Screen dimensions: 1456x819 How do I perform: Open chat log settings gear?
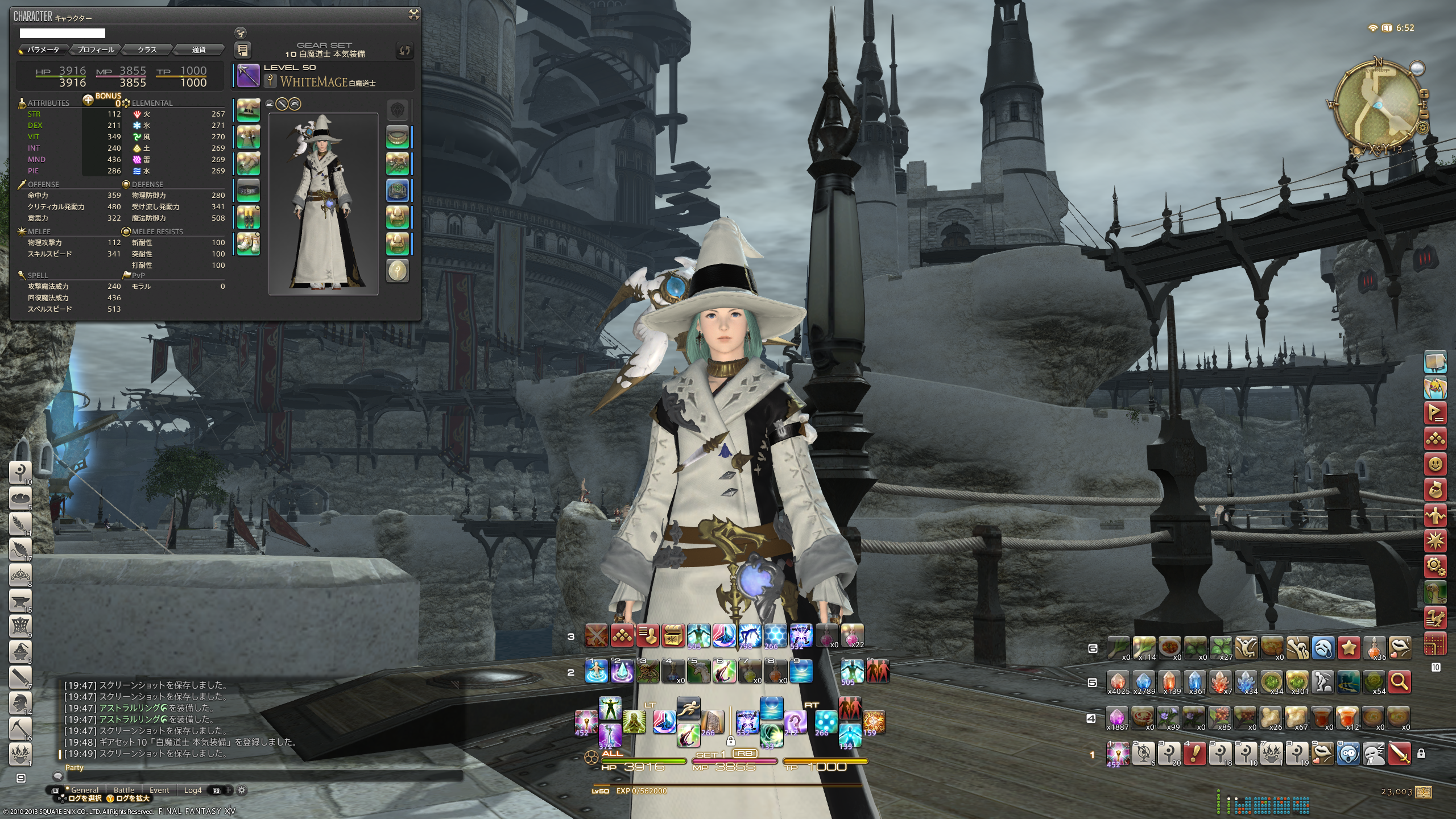click(242, 790)
